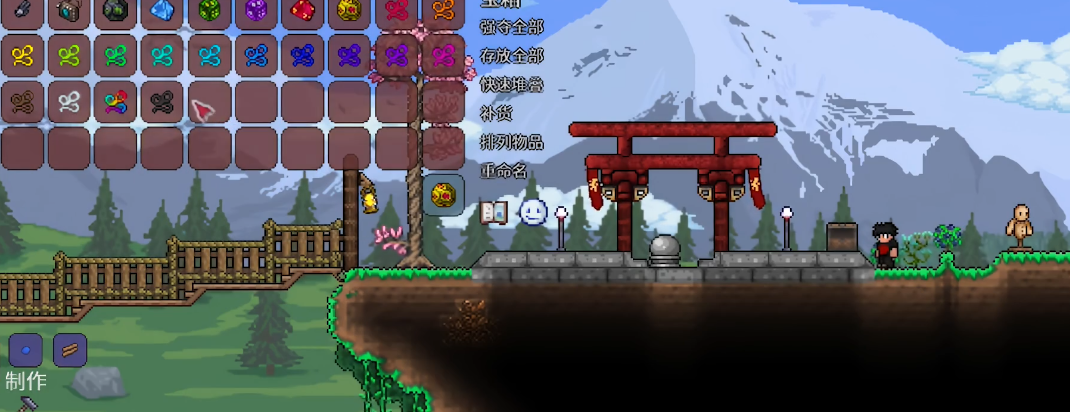Use the Quick Stack chest option
Screen dimensions: 1070x412
point(512,84)
